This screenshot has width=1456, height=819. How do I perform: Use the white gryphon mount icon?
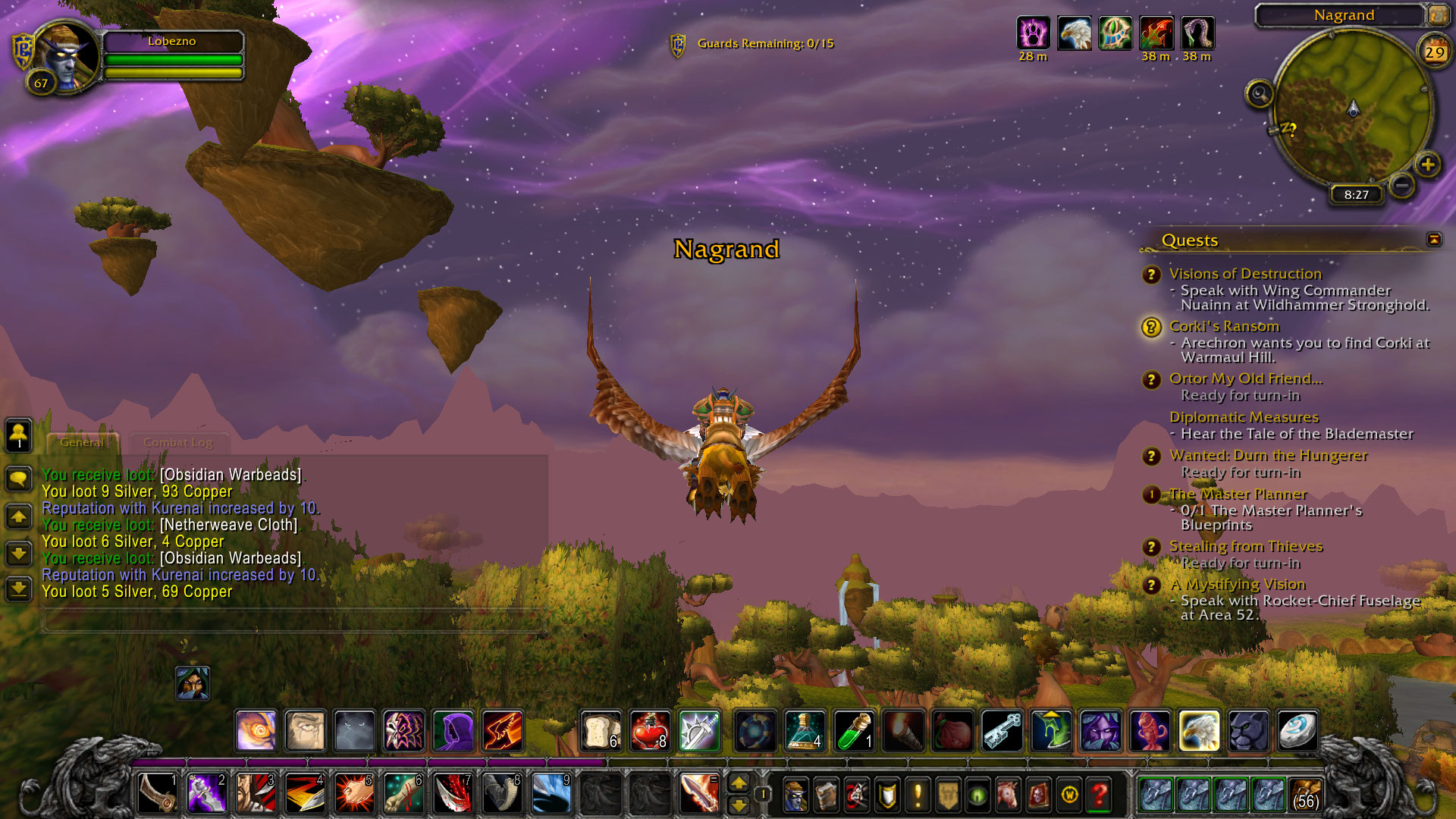pyautogui.click(x=1198, y=731)
